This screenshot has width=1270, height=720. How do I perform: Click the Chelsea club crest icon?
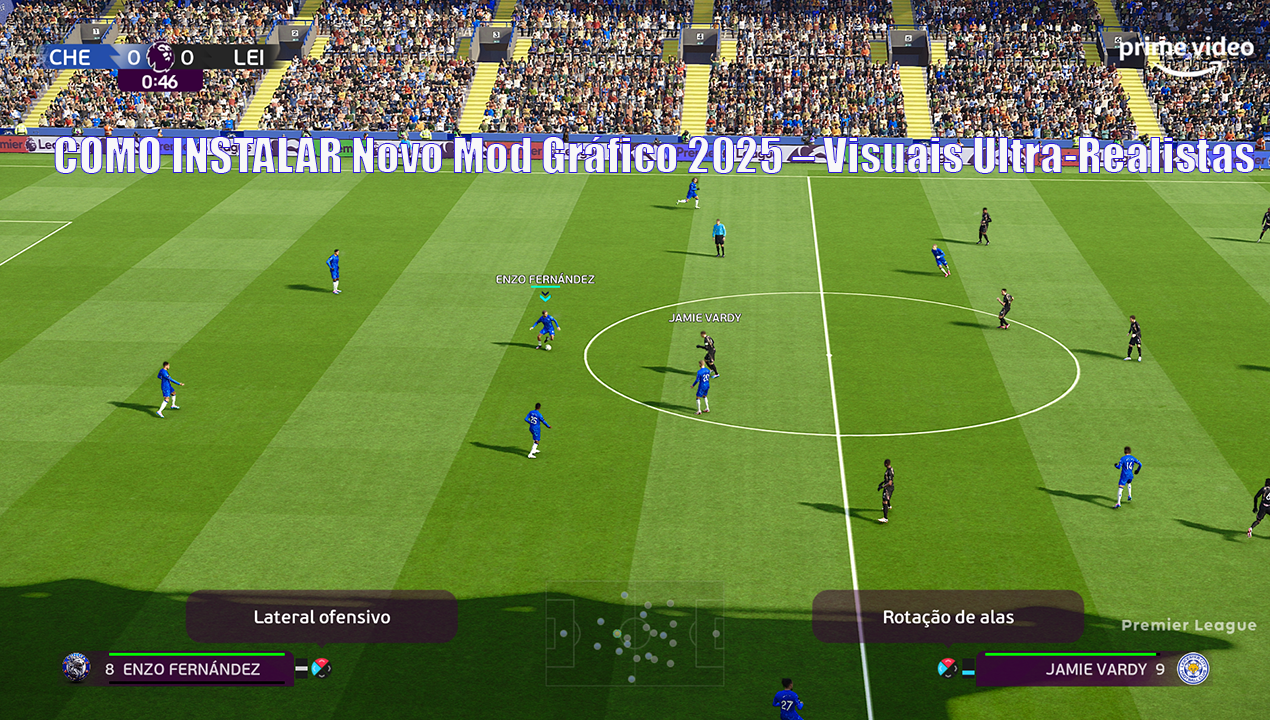click(76, 668)
